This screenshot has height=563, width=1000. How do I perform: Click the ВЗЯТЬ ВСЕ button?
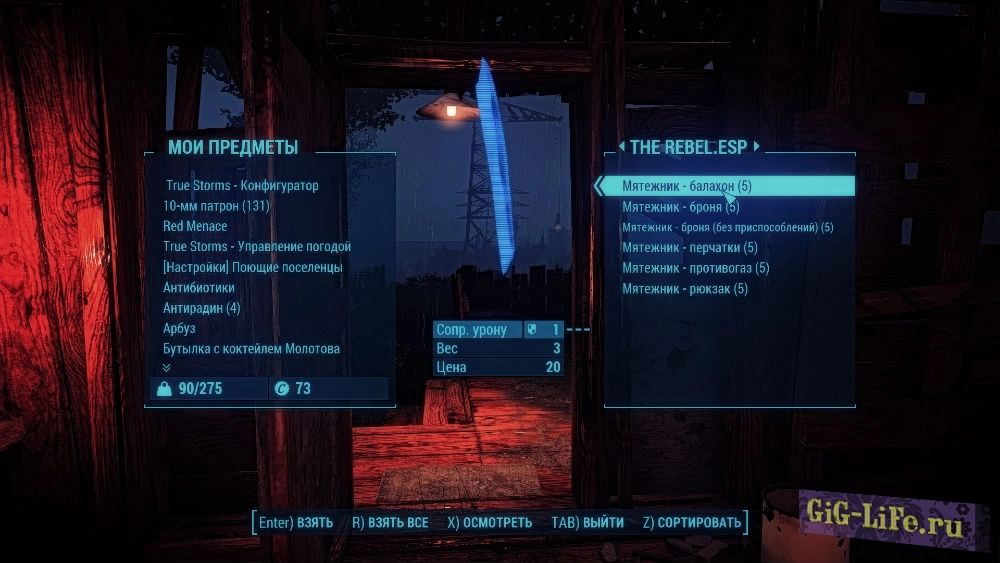point(390,523)
